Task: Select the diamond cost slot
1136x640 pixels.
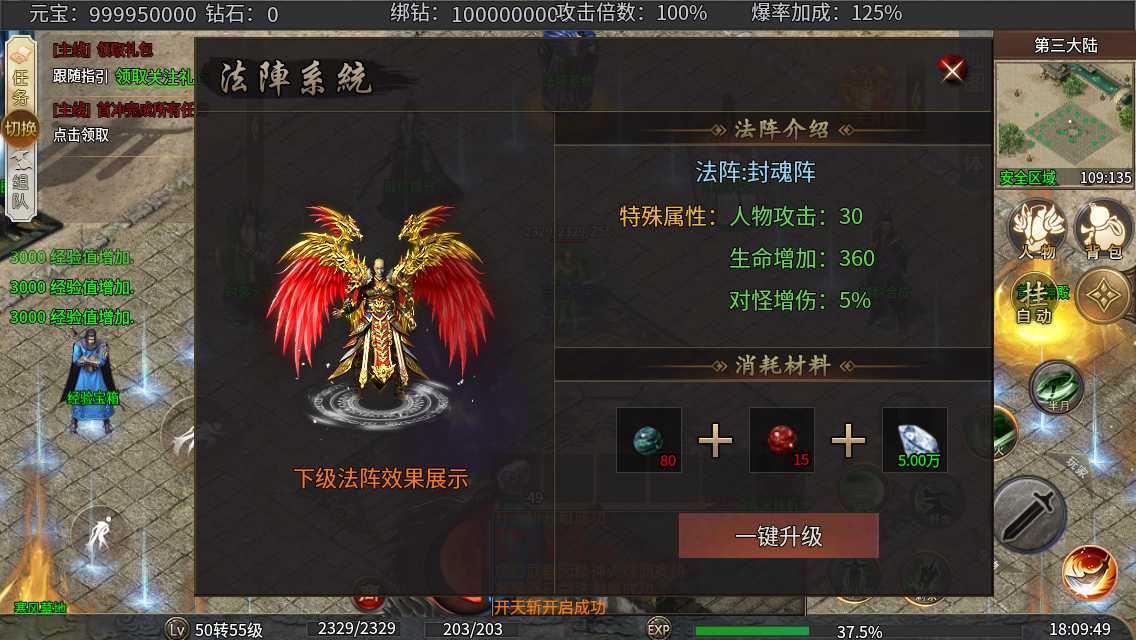Action: point(914,439)
